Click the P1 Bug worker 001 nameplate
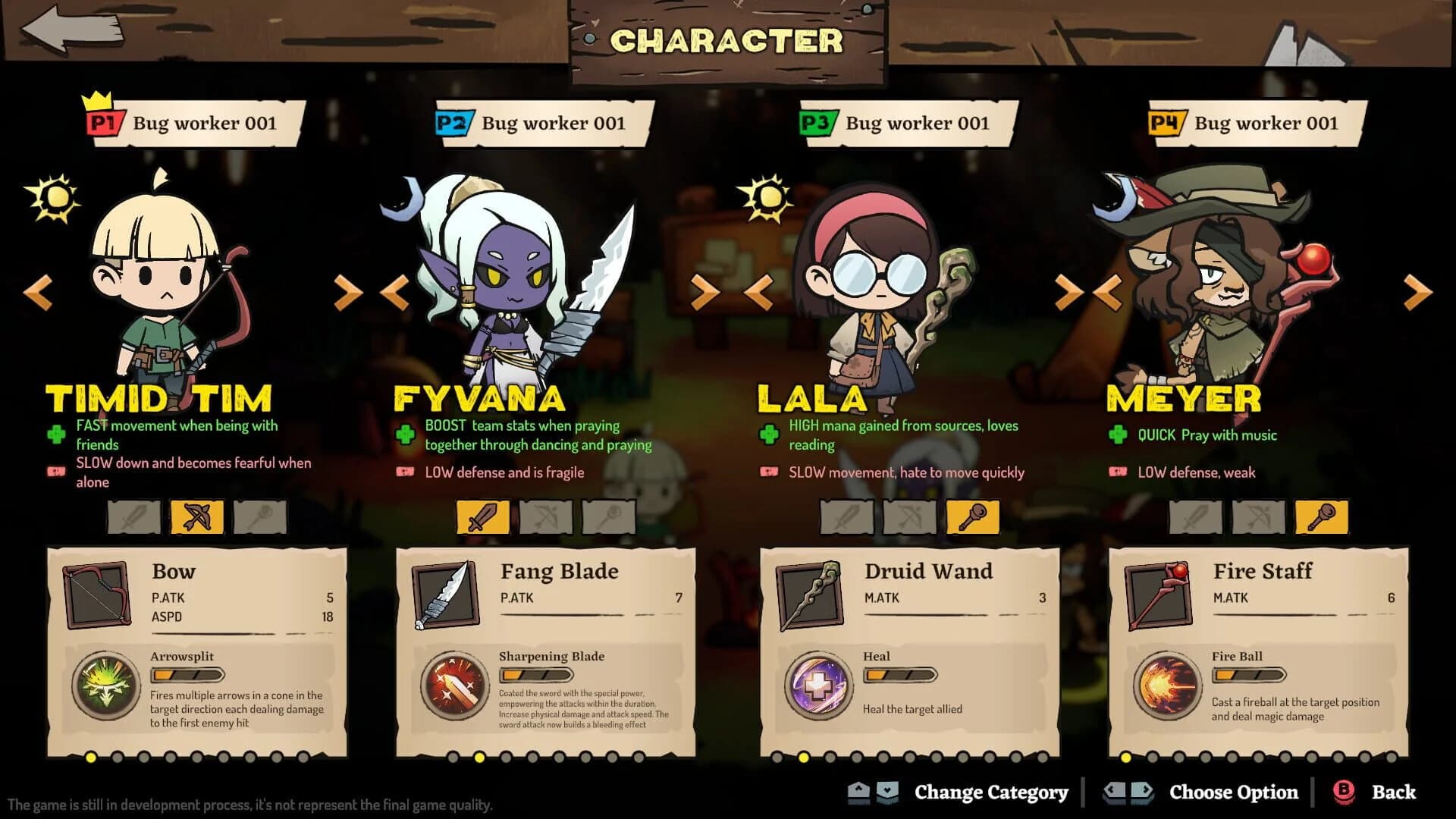The image size is (1456, 819). 193,123
